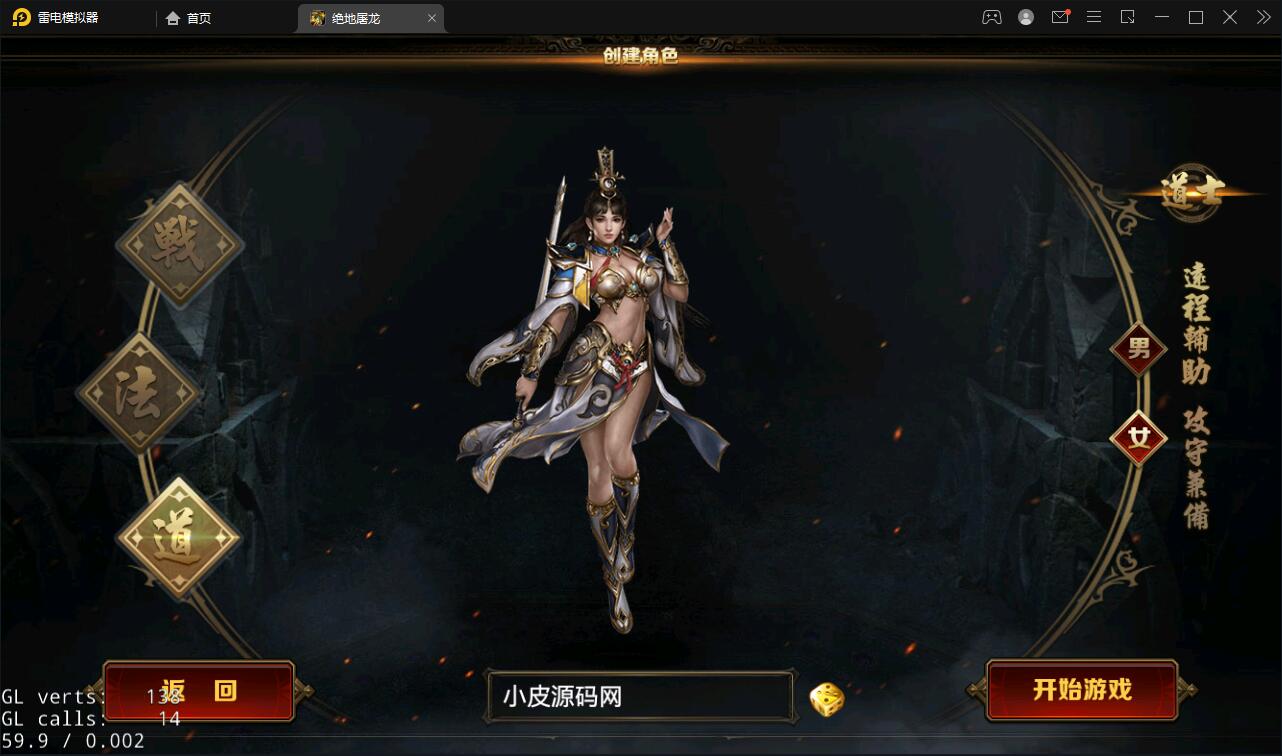Expand the sidebar with the double-arrow chevron
1282x756 pixels.
point(1262,17)
